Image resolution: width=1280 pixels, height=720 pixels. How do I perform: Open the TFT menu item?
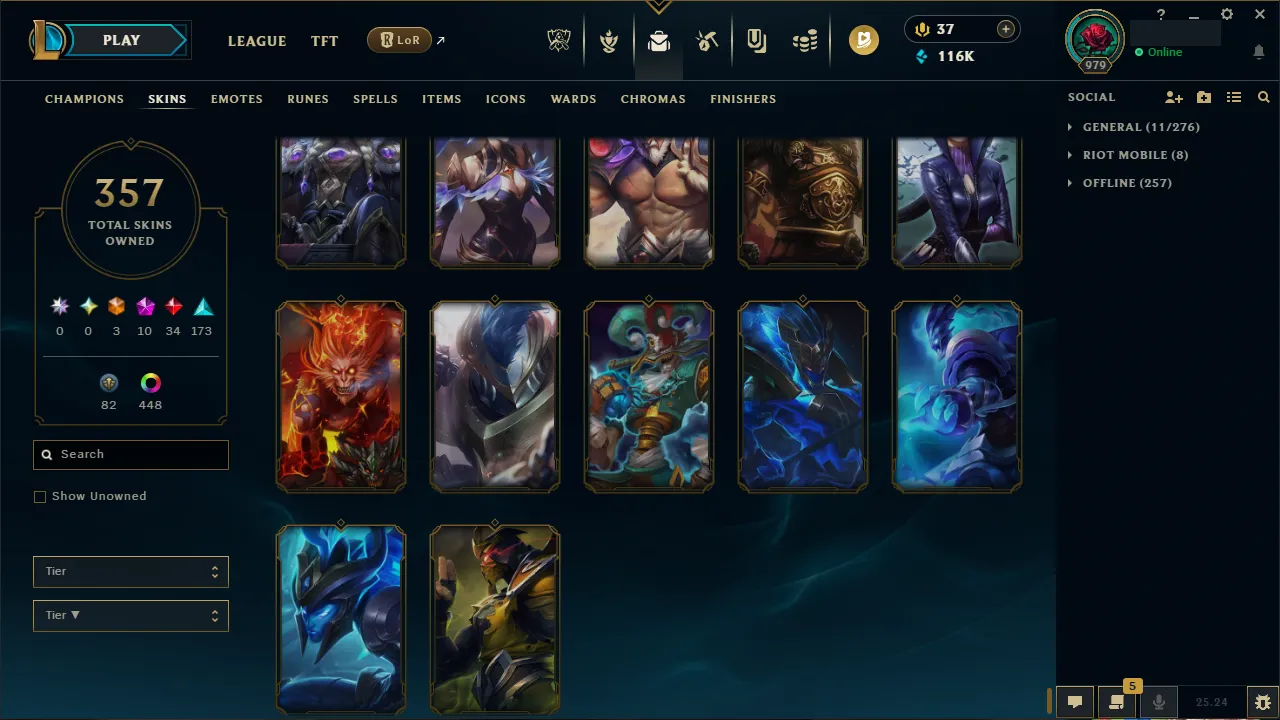coord(324,41)
